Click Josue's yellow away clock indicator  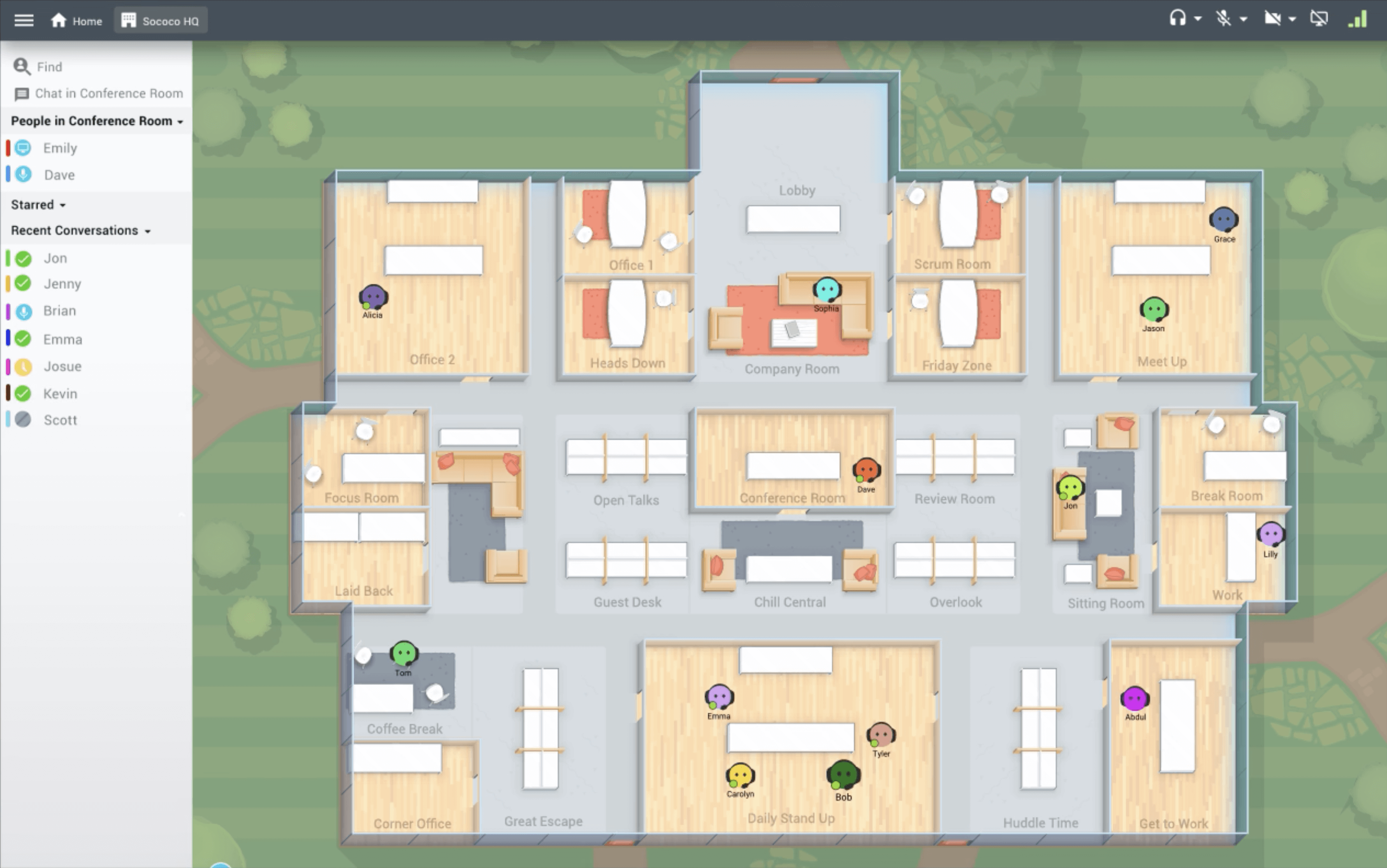(23, 366)
